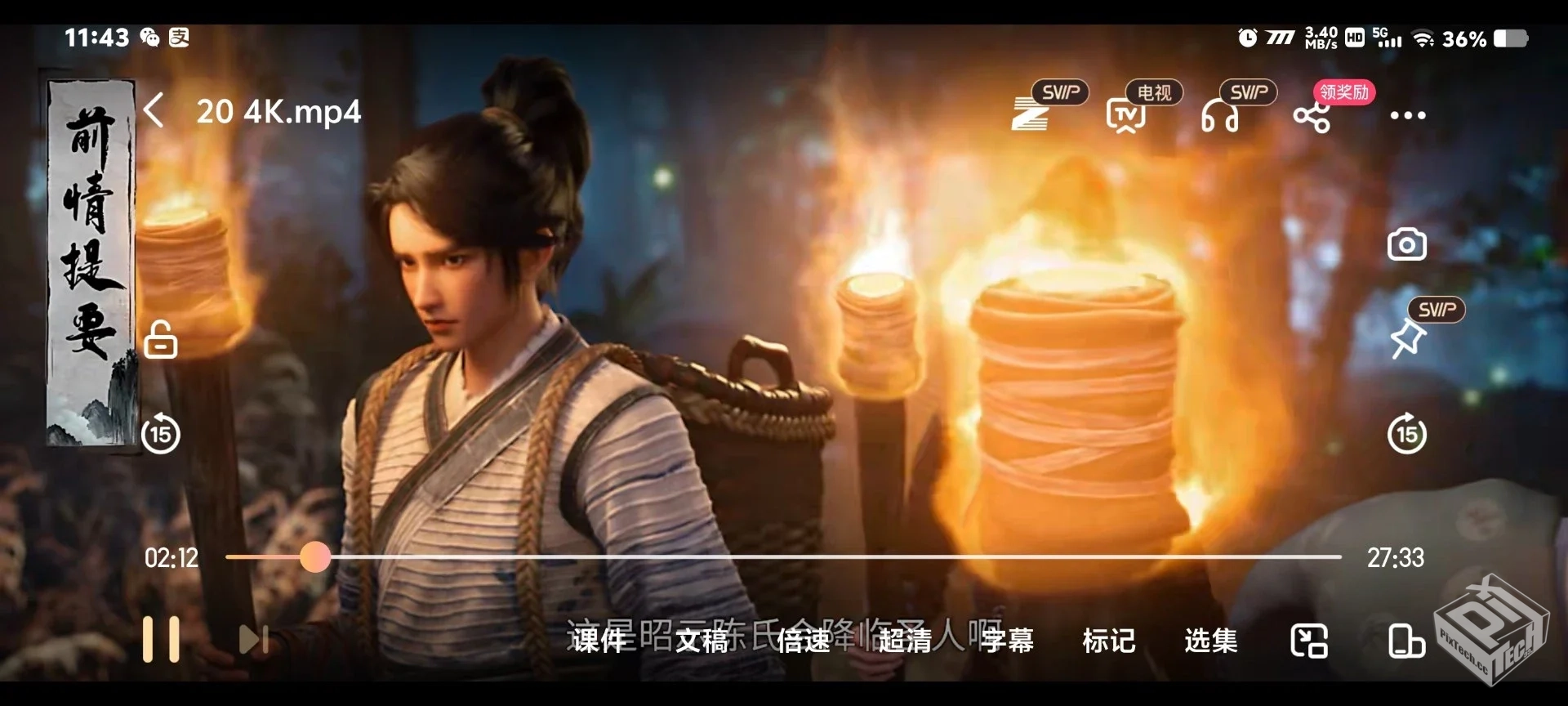Rewind 15 seconds using left replay icon
The height and width of the screenshot is (706, 1568).
(x=160, y=433)
